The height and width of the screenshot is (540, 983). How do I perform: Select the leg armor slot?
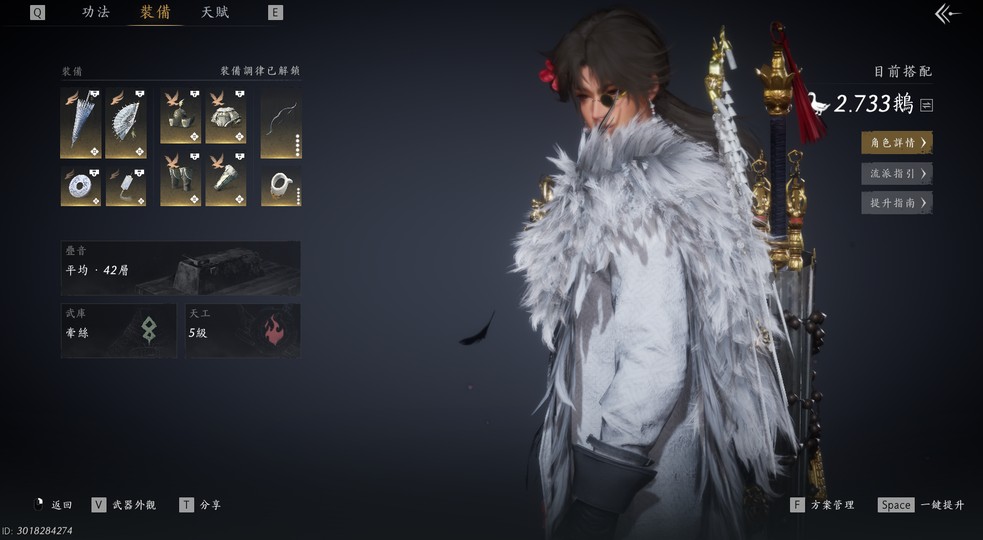180,180
